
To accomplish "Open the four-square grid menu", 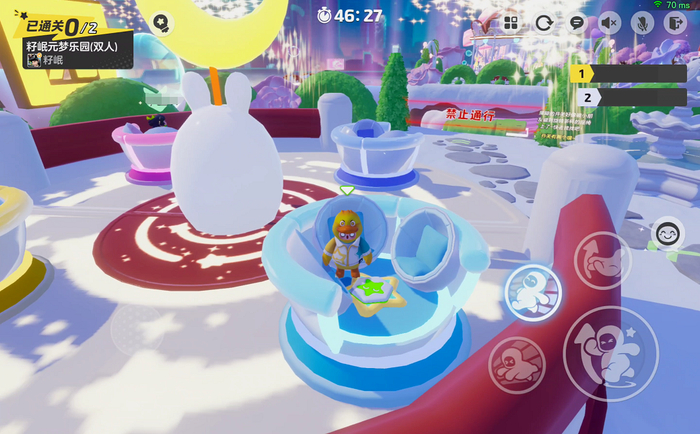I will [x=511, y=23].
